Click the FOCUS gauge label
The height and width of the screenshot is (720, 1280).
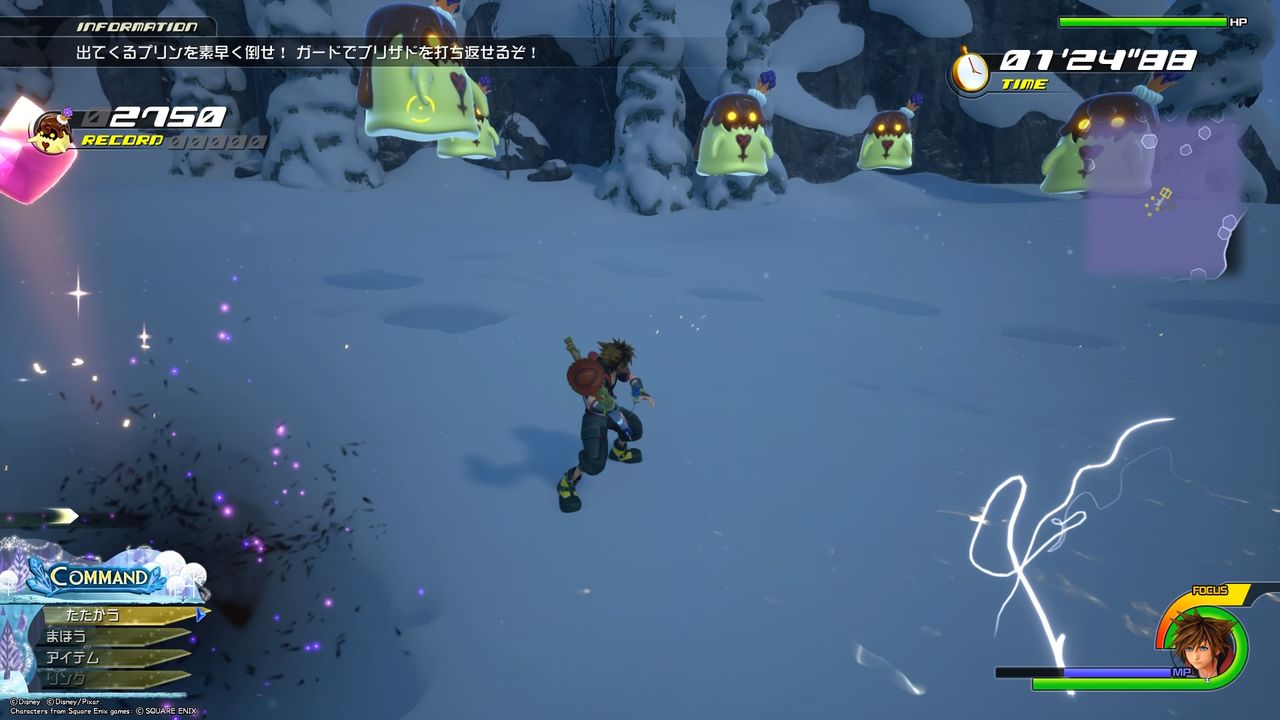(x=1210, y=590)
